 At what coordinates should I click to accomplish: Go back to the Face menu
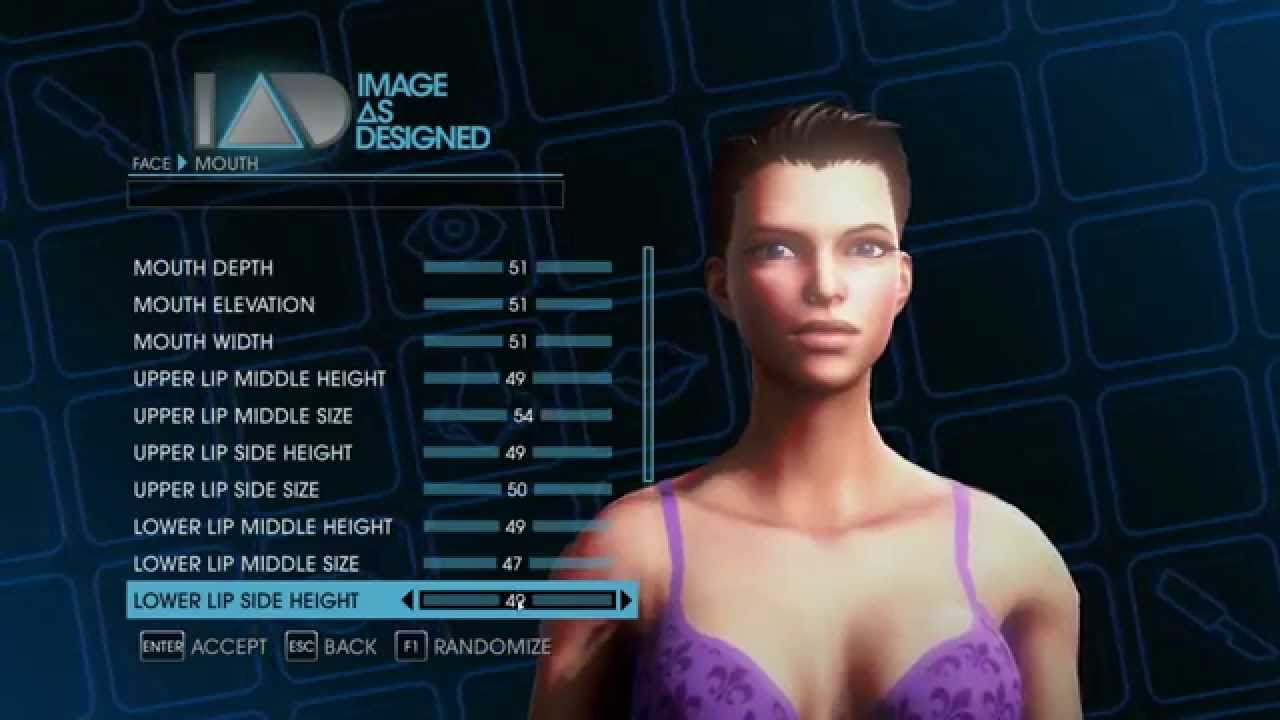pos(331,647)
